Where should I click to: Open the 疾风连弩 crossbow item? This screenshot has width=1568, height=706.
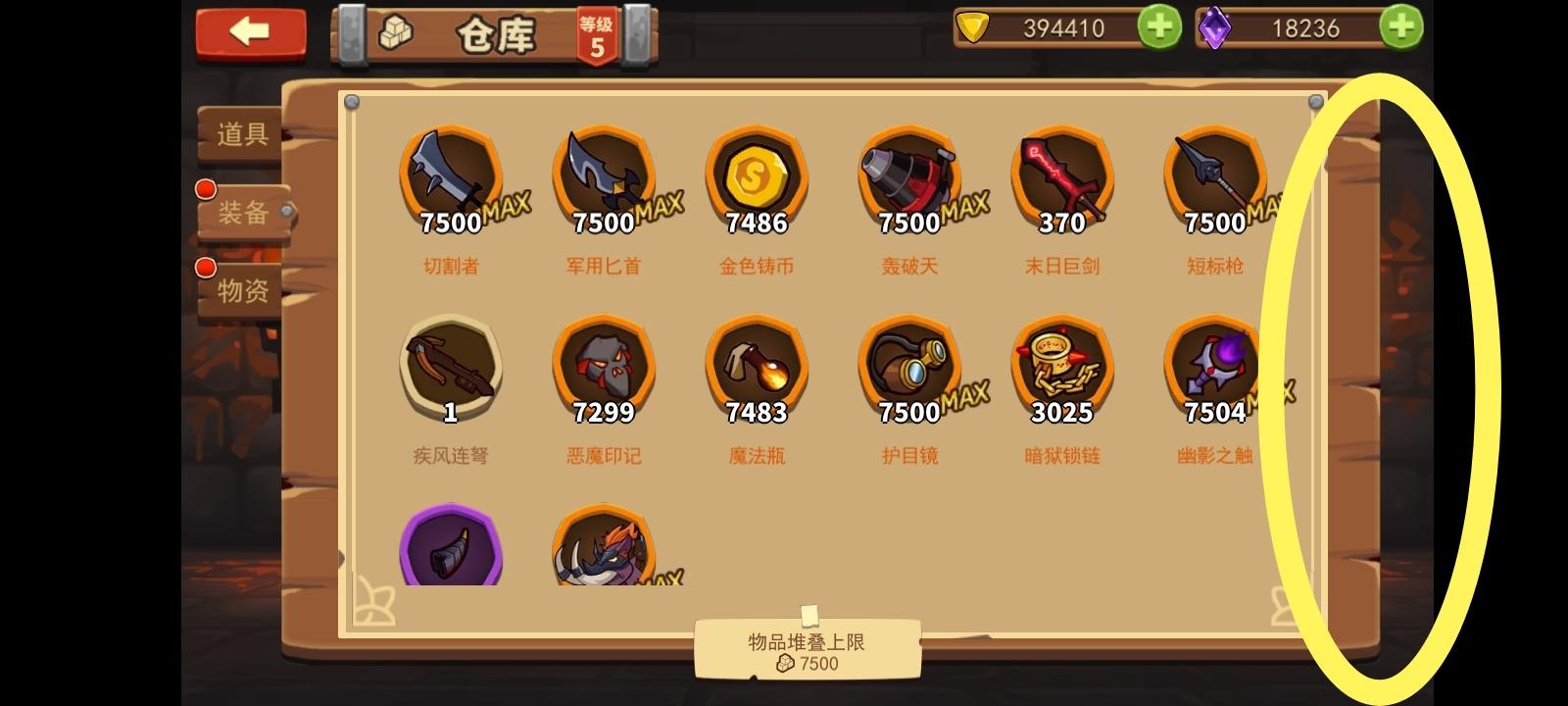pyautogui.click(x=450, y=370)
